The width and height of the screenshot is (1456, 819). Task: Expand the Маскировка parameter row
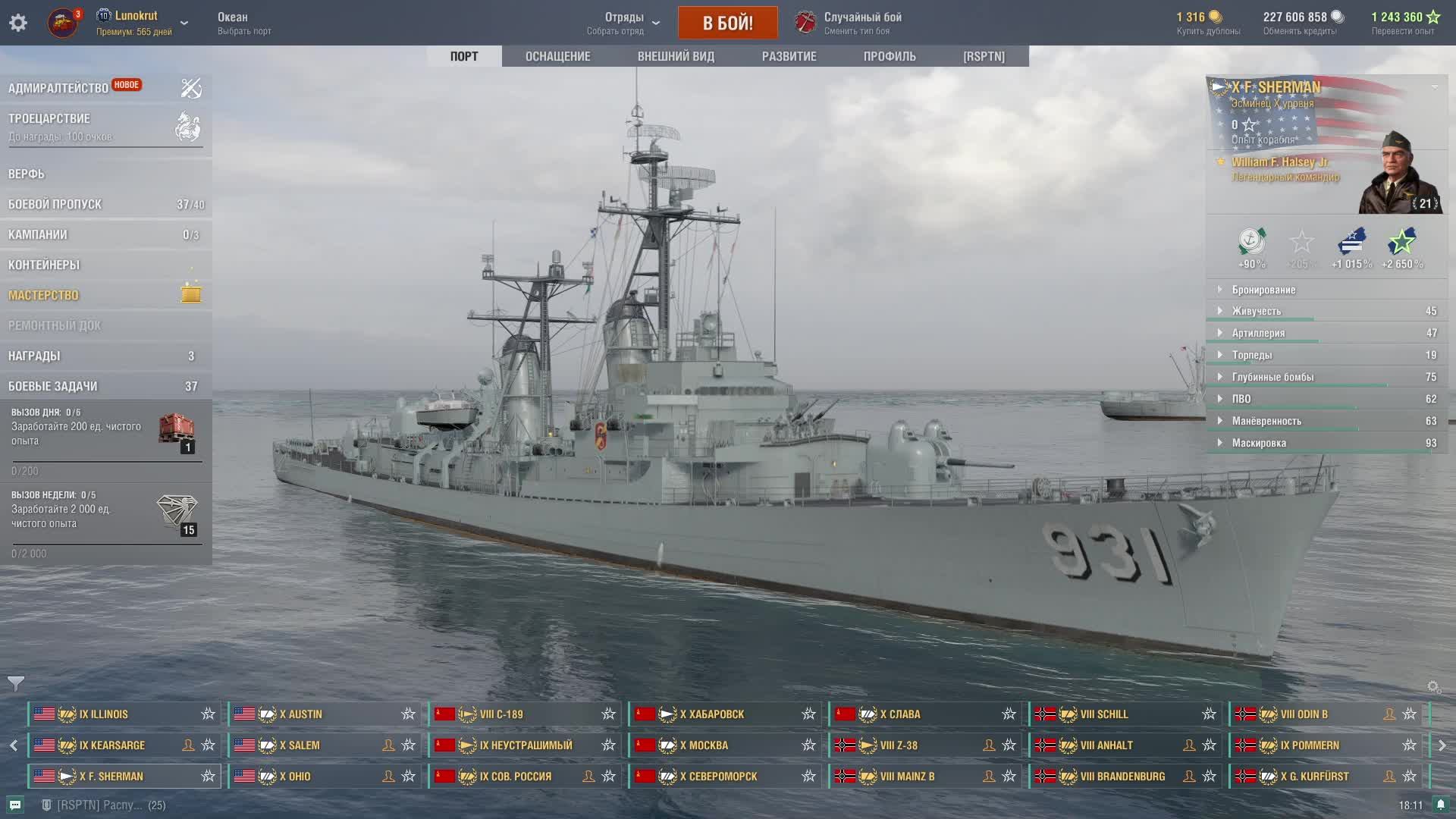pyautogui.click(x=1259, y=443)
